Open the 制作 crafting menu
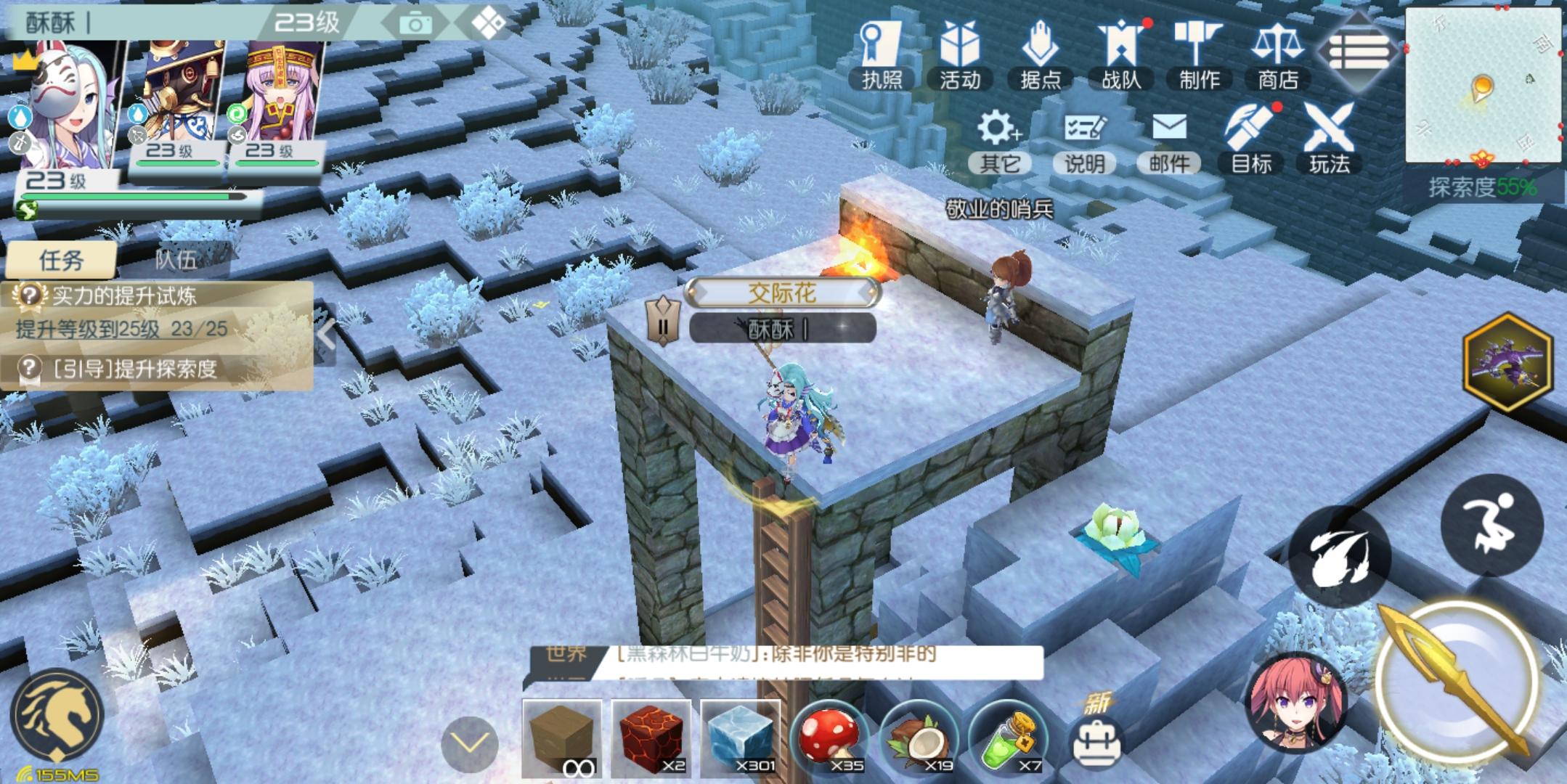1567x784 pixels. (1199, 56)
